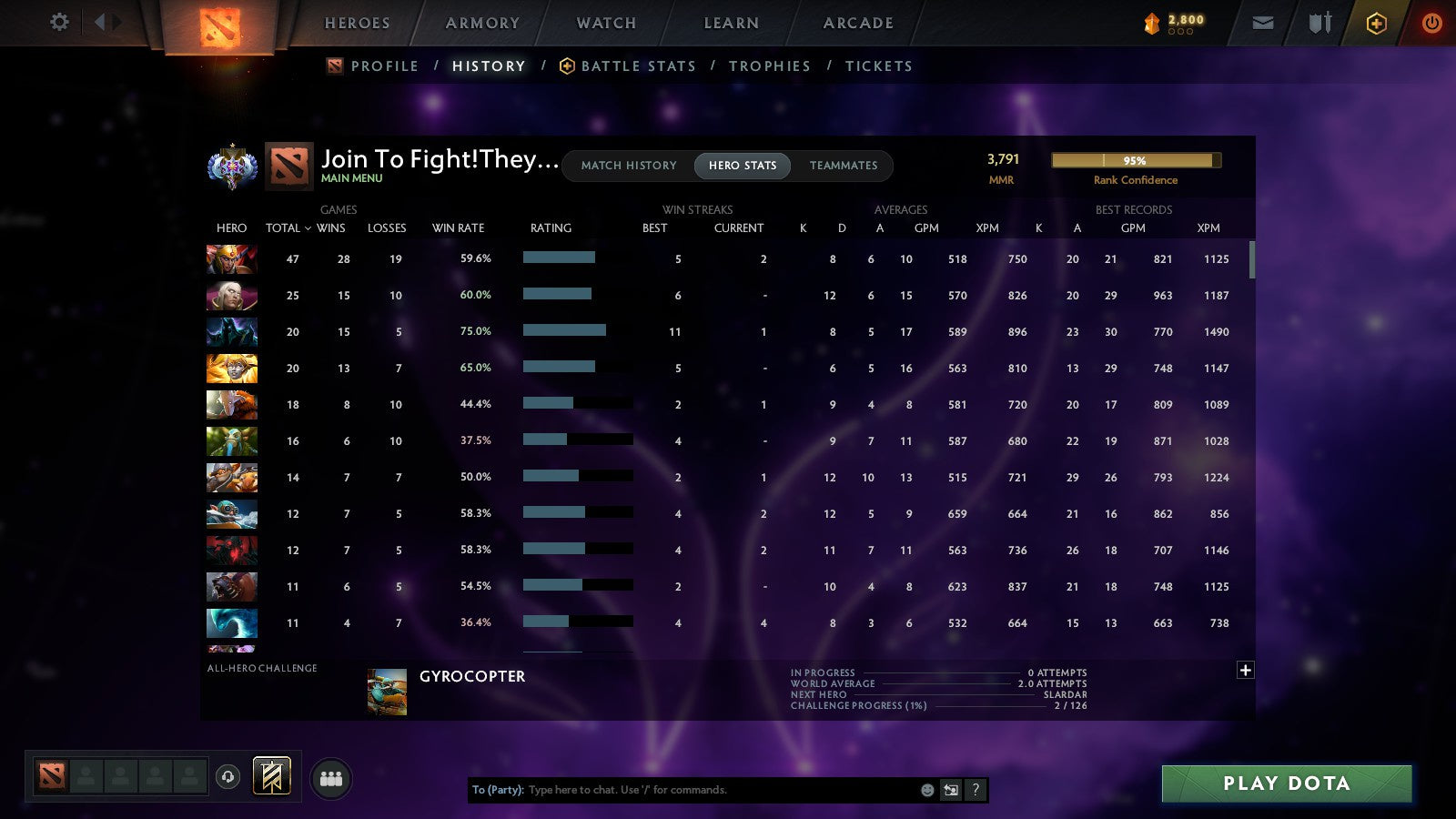Expand the All-Hero Challenge panel with plus button
The image size is (1456, 819).
[1244, 670]
